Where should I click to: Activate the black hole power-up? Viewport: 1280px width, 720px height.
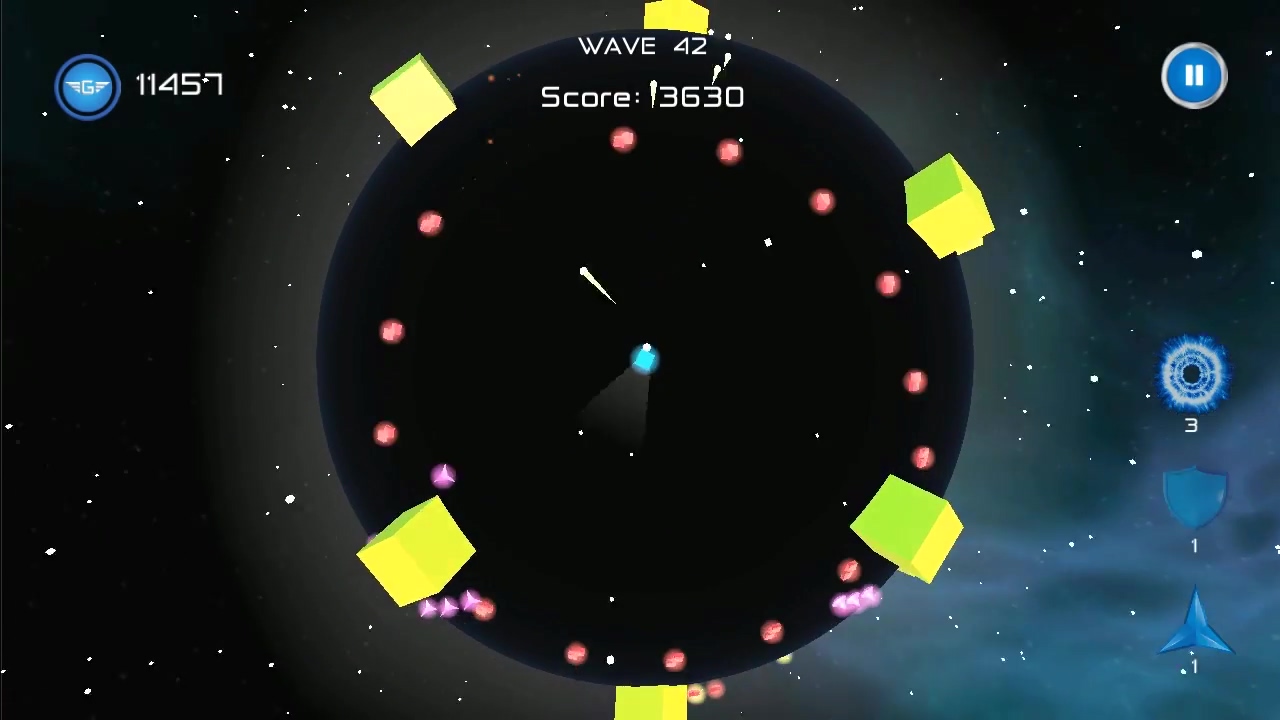tap(1192, 373)
